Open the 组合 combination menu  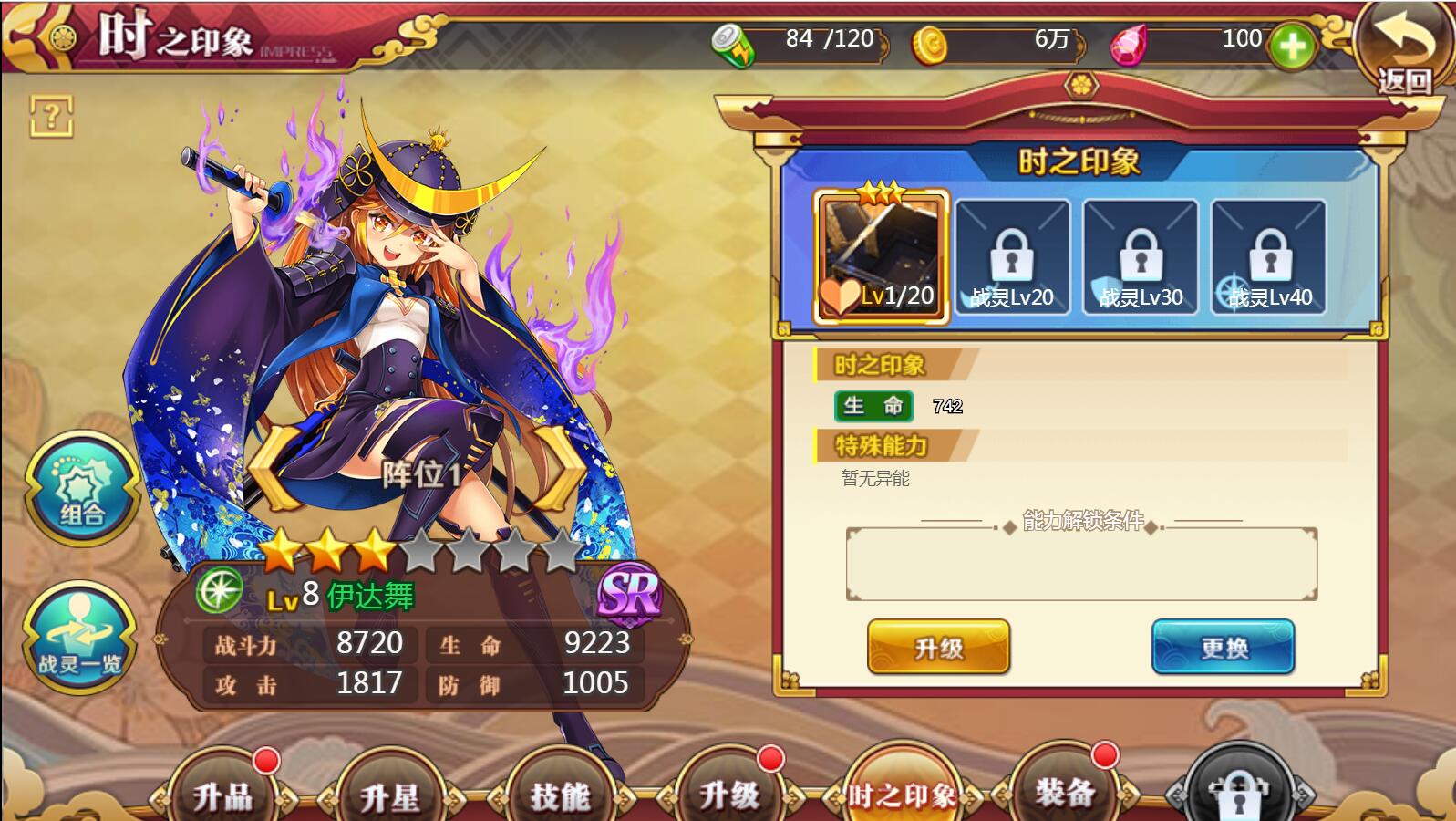click(x=81, y=490)
